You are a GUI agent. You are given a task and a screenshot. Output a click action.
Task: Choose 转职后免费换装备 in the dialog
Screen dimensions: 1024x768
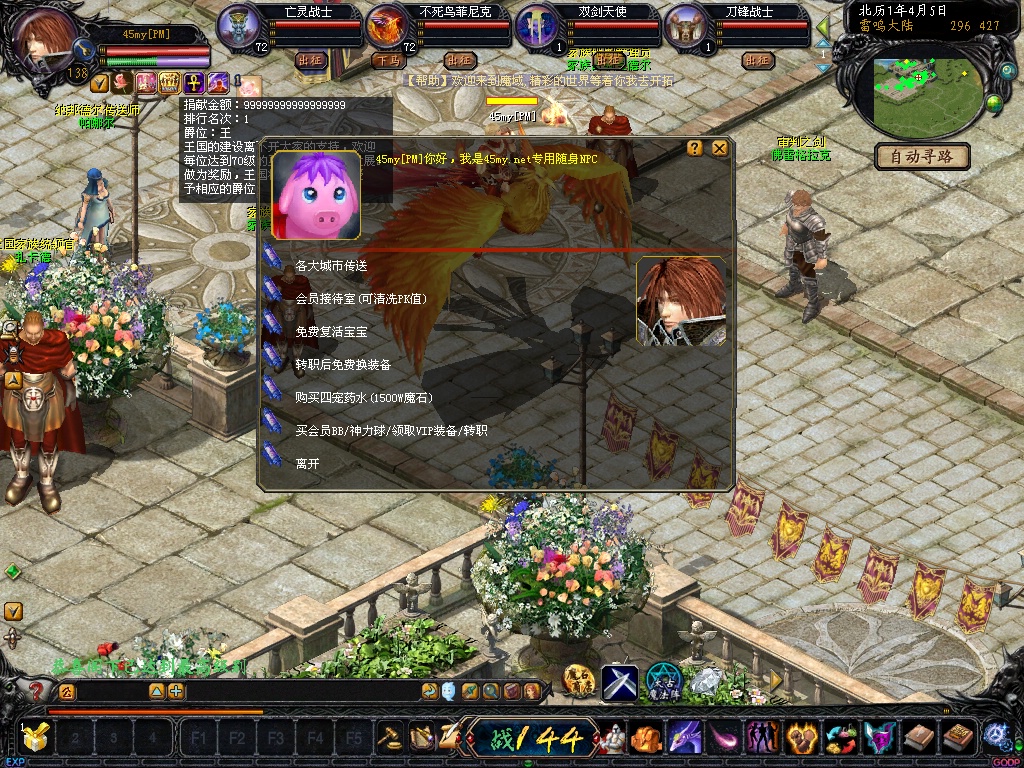point(343,365)
